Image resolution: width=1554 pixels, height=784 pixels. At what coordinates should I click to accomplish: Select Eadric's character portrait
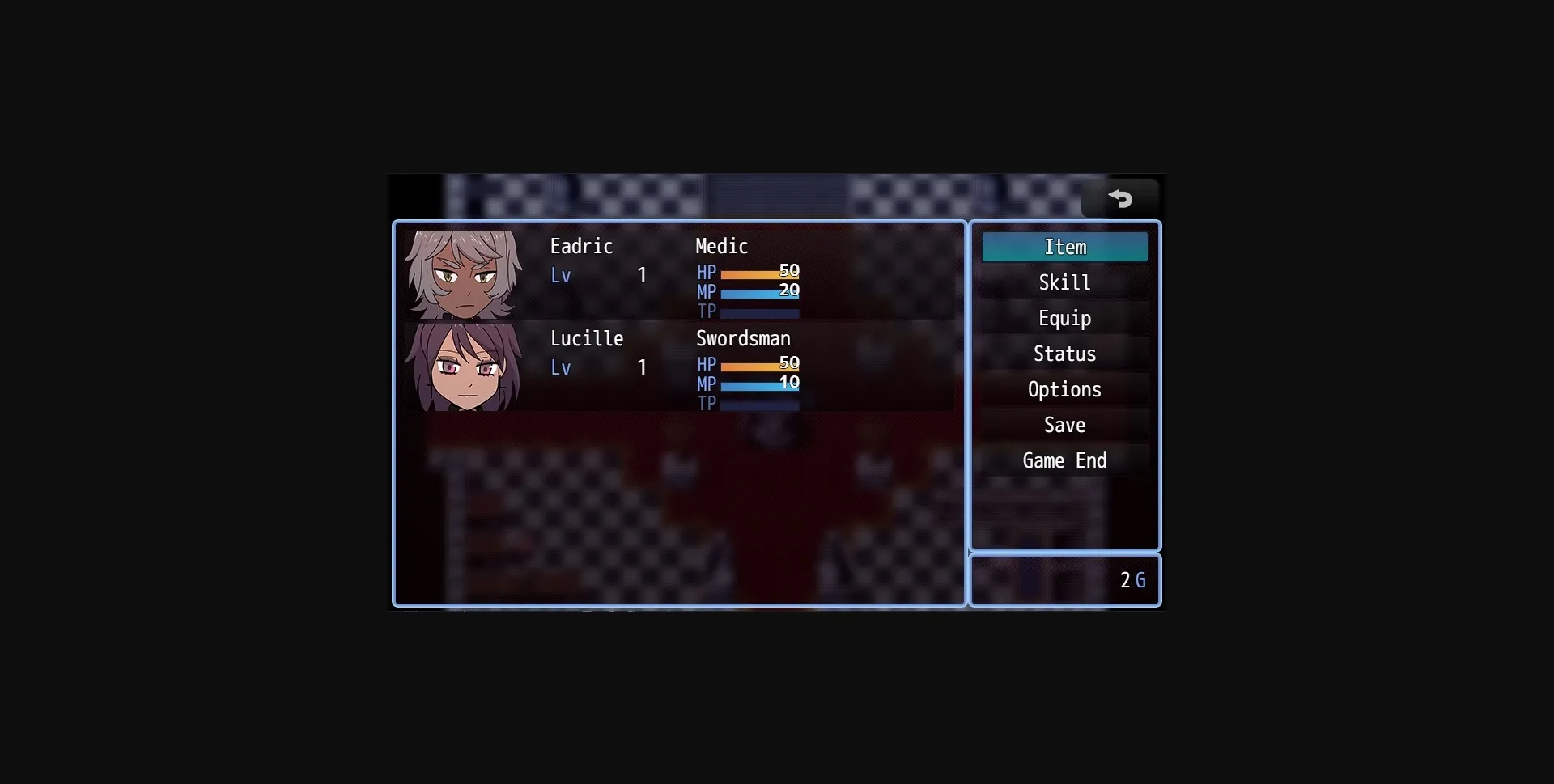[x=464, y=275]
